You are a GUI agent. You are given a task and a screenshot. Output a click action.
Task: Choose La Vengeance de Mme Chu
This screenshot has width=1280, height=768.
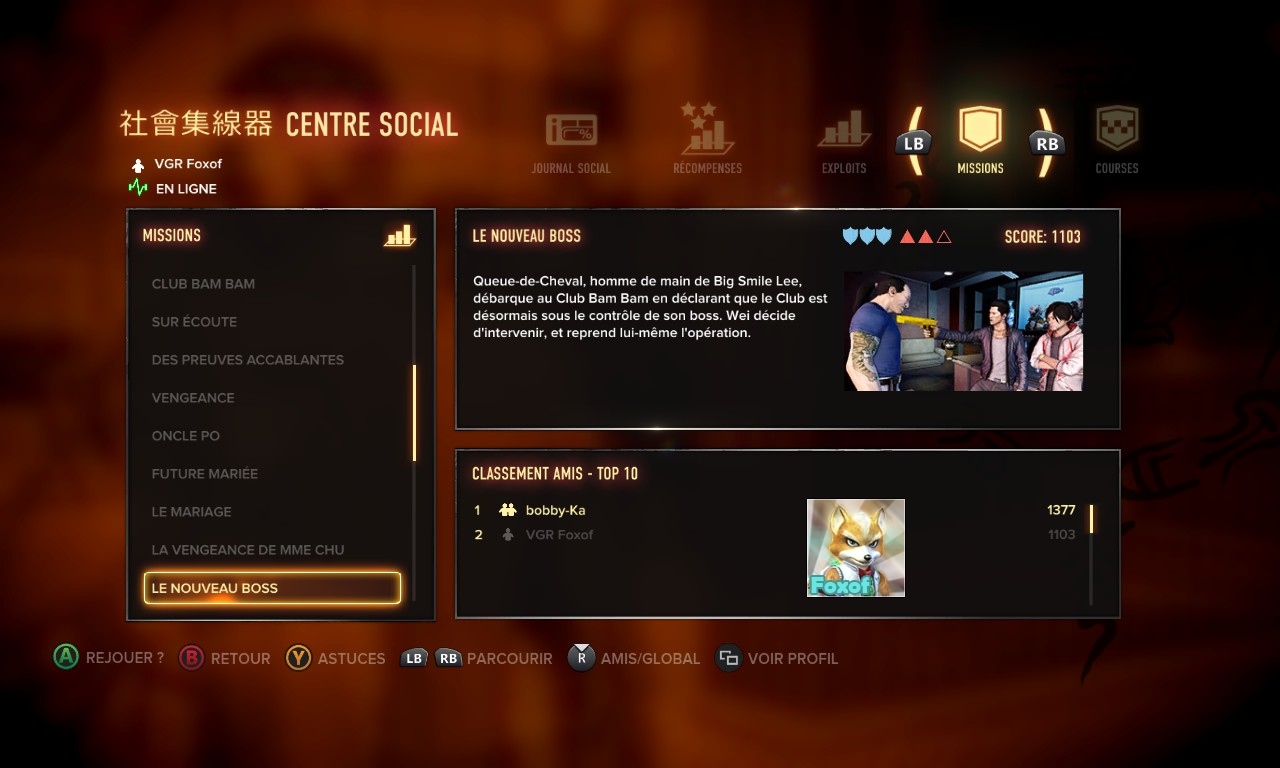click(x=248, y=550)
